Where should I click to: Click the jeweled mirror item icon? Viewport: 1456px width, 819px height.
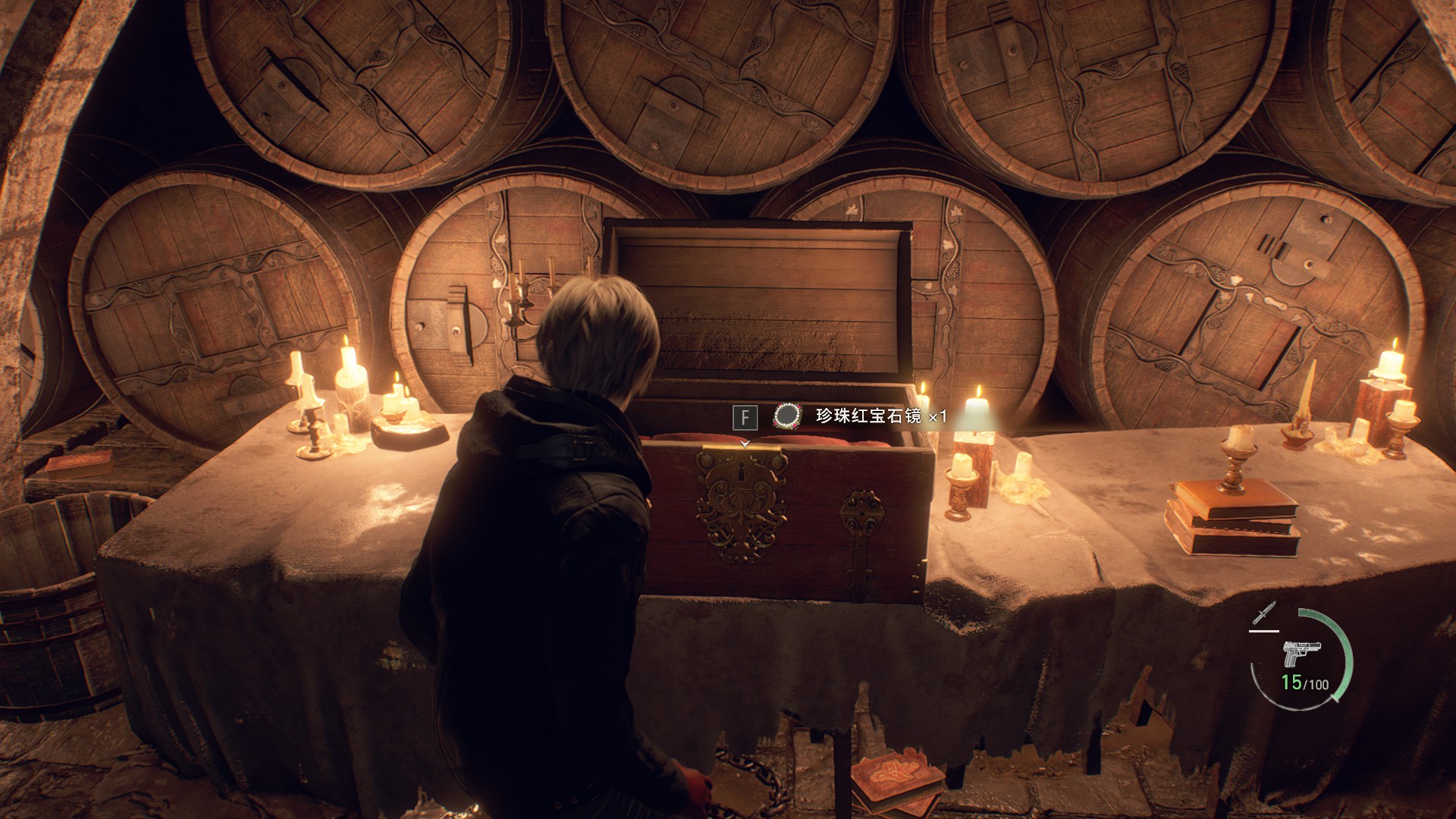(x=787, y=416)
